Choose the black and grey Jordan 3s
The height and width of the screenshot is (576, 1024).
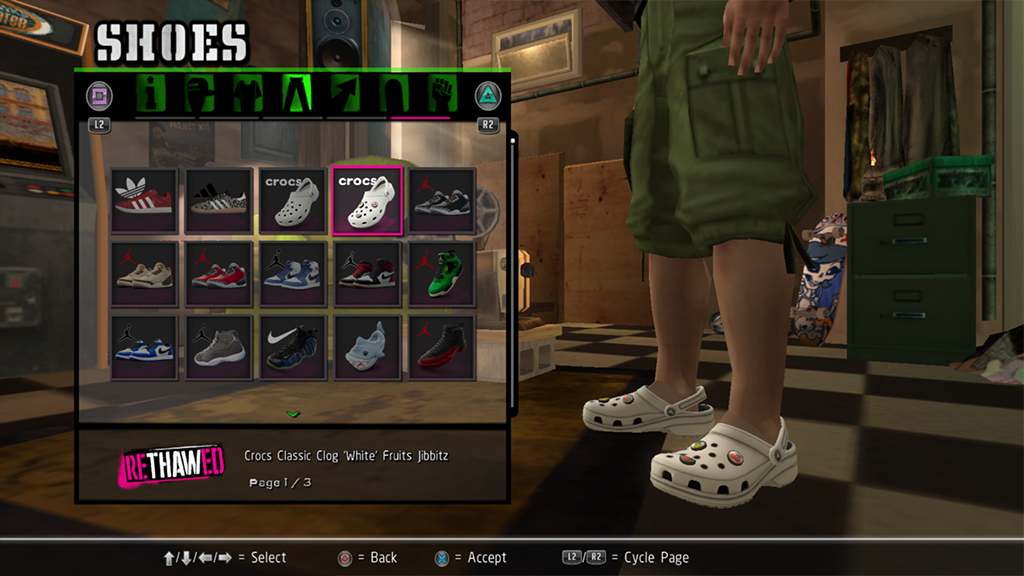coord(441,200)
